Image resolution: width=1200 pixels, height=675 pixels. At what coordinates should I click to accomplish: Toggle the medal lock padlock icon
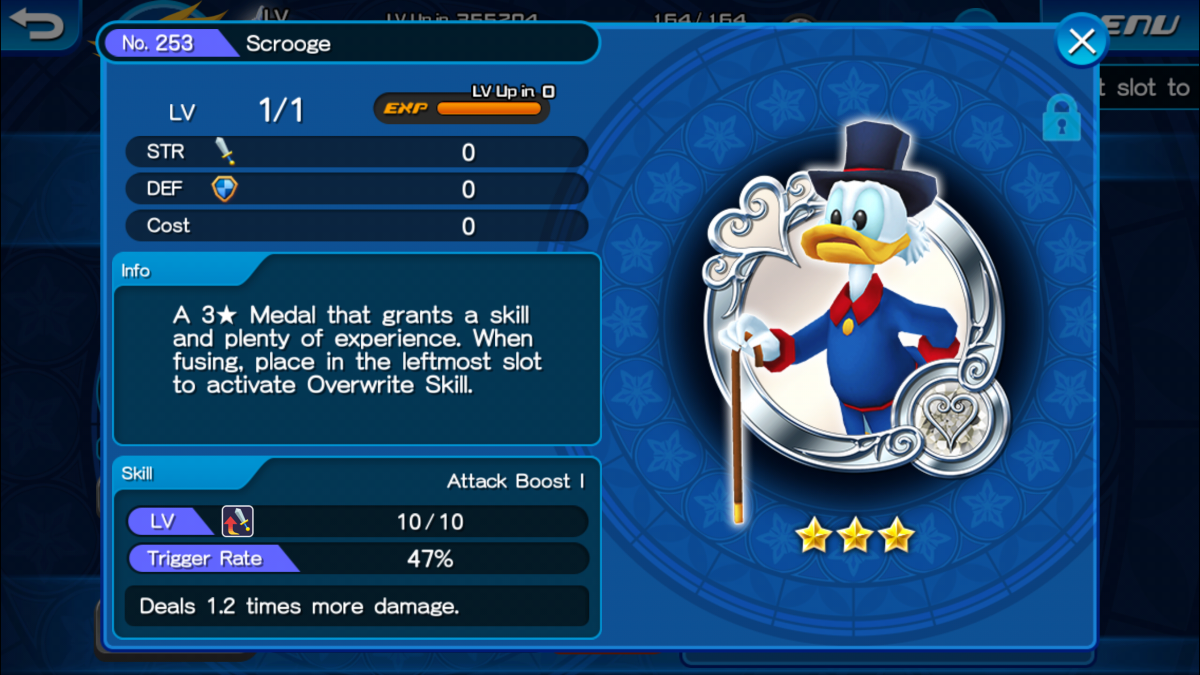1061,119
